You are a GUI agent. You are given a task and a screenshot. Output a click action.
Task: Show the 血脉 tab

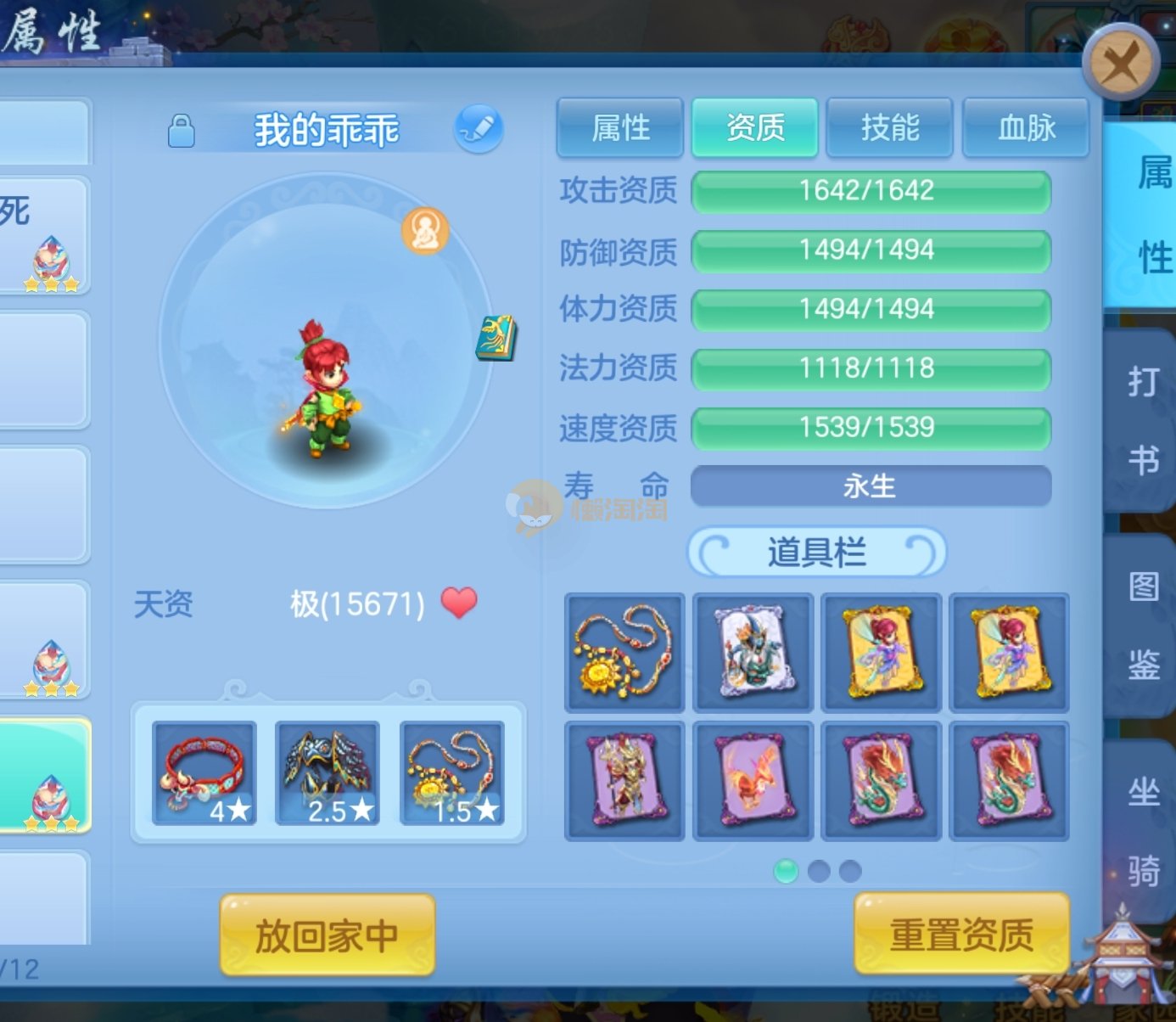[1026, 128]
